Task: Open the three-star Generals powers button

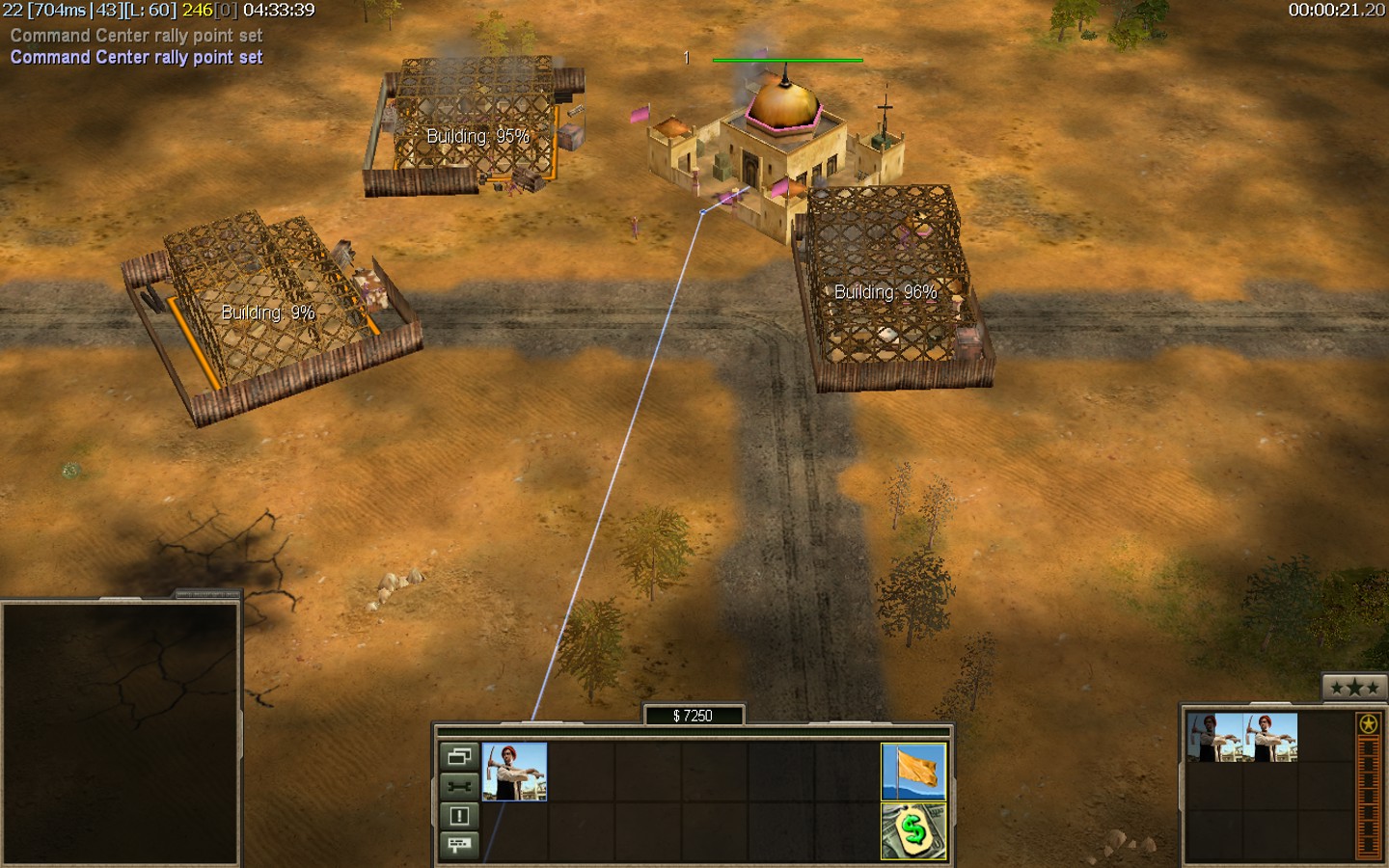Action: click(1354, 688)
